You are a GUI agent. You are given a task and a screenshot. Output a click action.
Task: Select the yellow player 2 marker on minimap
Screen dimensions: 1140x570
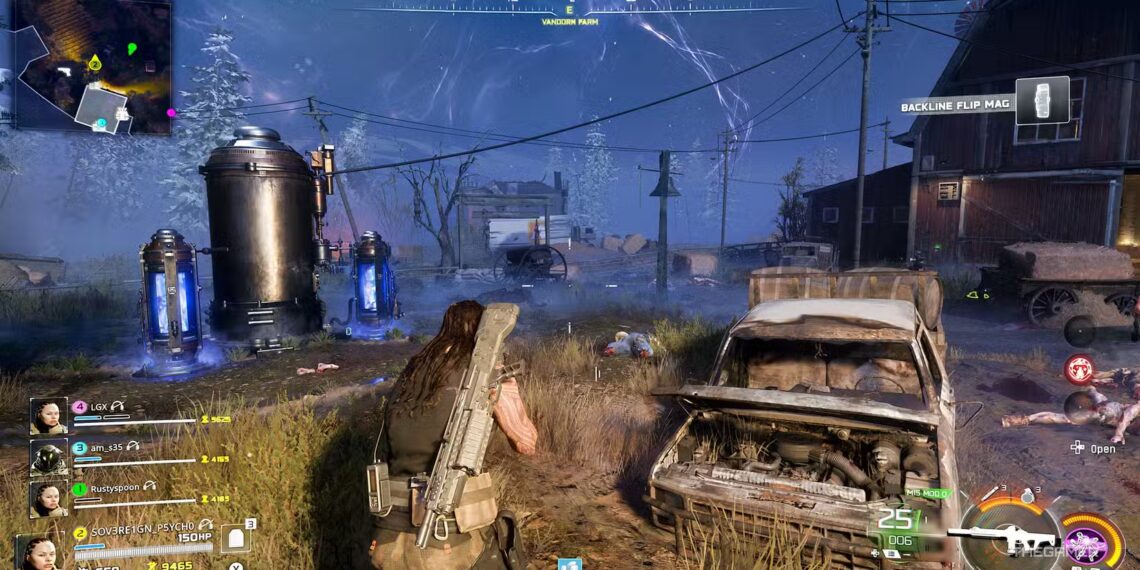click(94, 63)
